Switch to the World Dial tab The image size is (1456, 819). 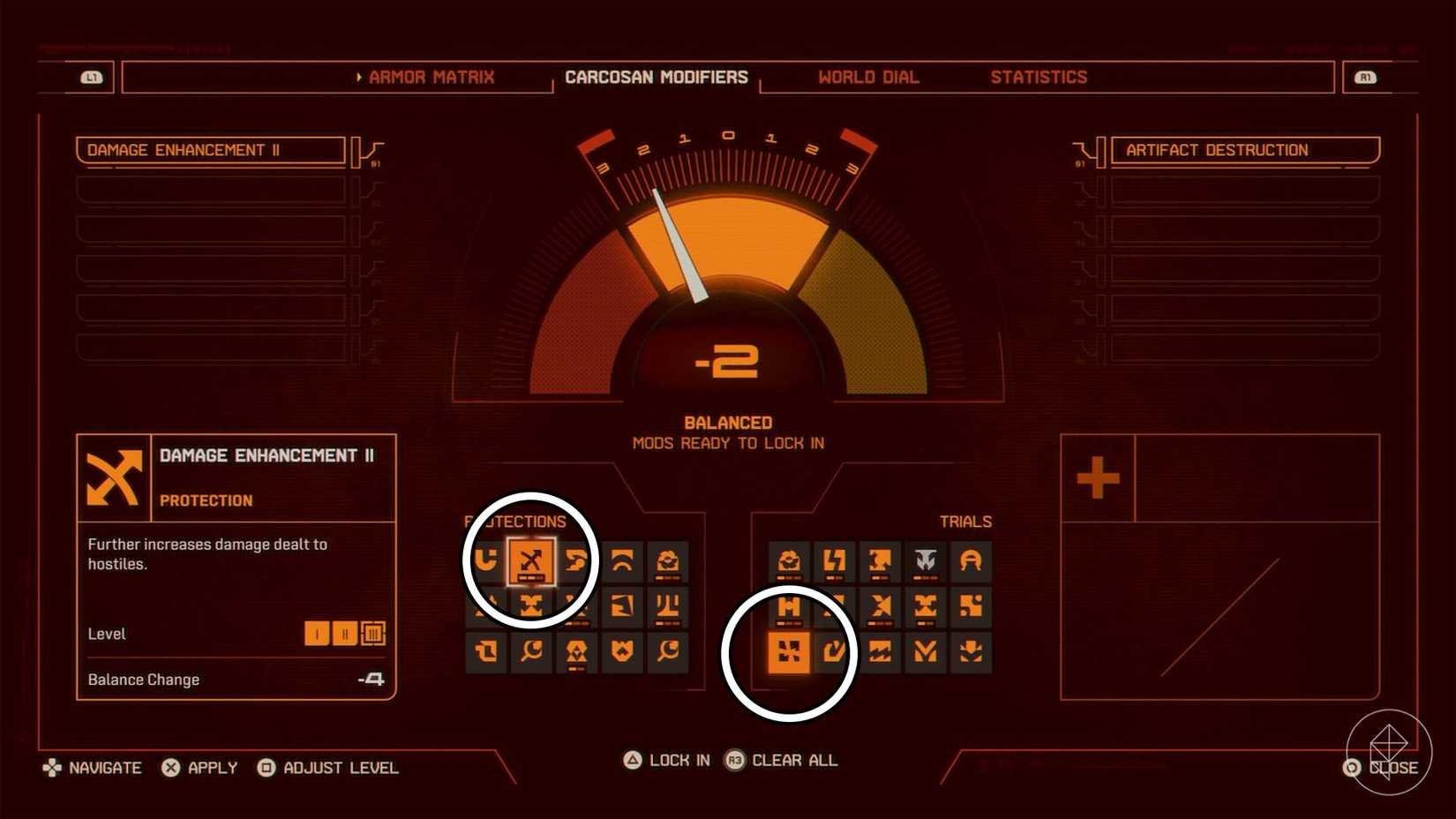[x=868, y=77]
